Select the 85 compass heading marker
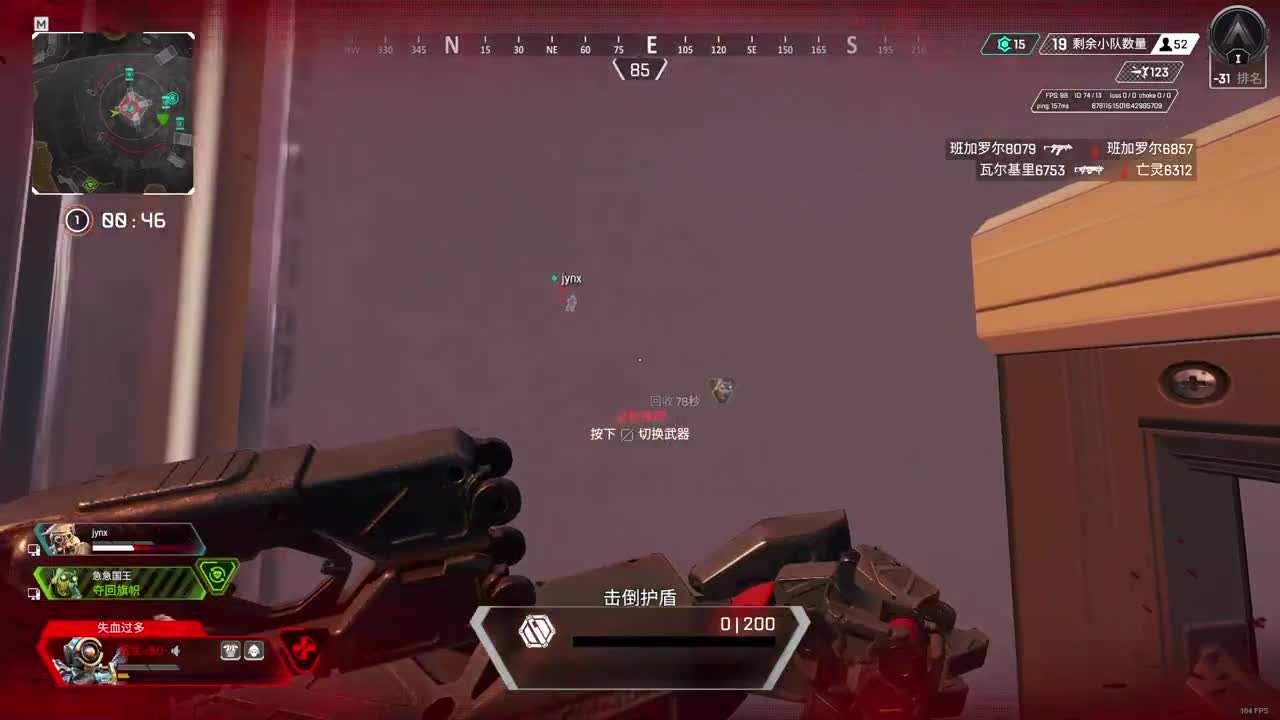1280x720 pixels. 640,69
